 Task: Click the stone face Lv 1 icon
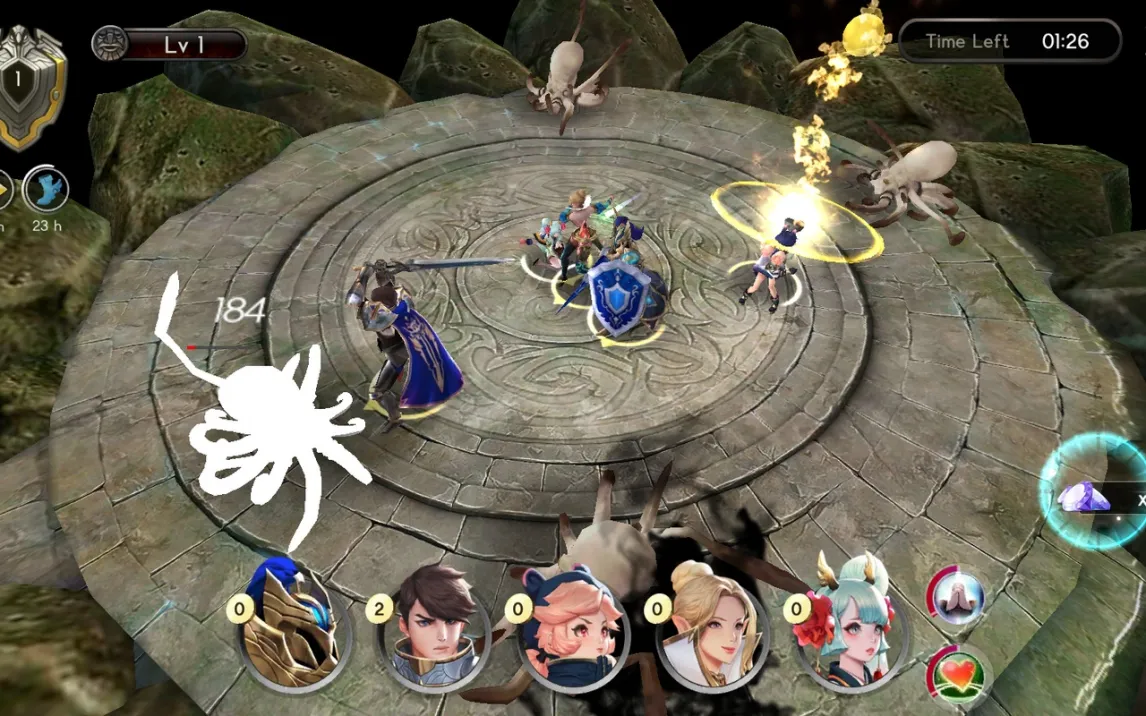click(x=110, y=44)
